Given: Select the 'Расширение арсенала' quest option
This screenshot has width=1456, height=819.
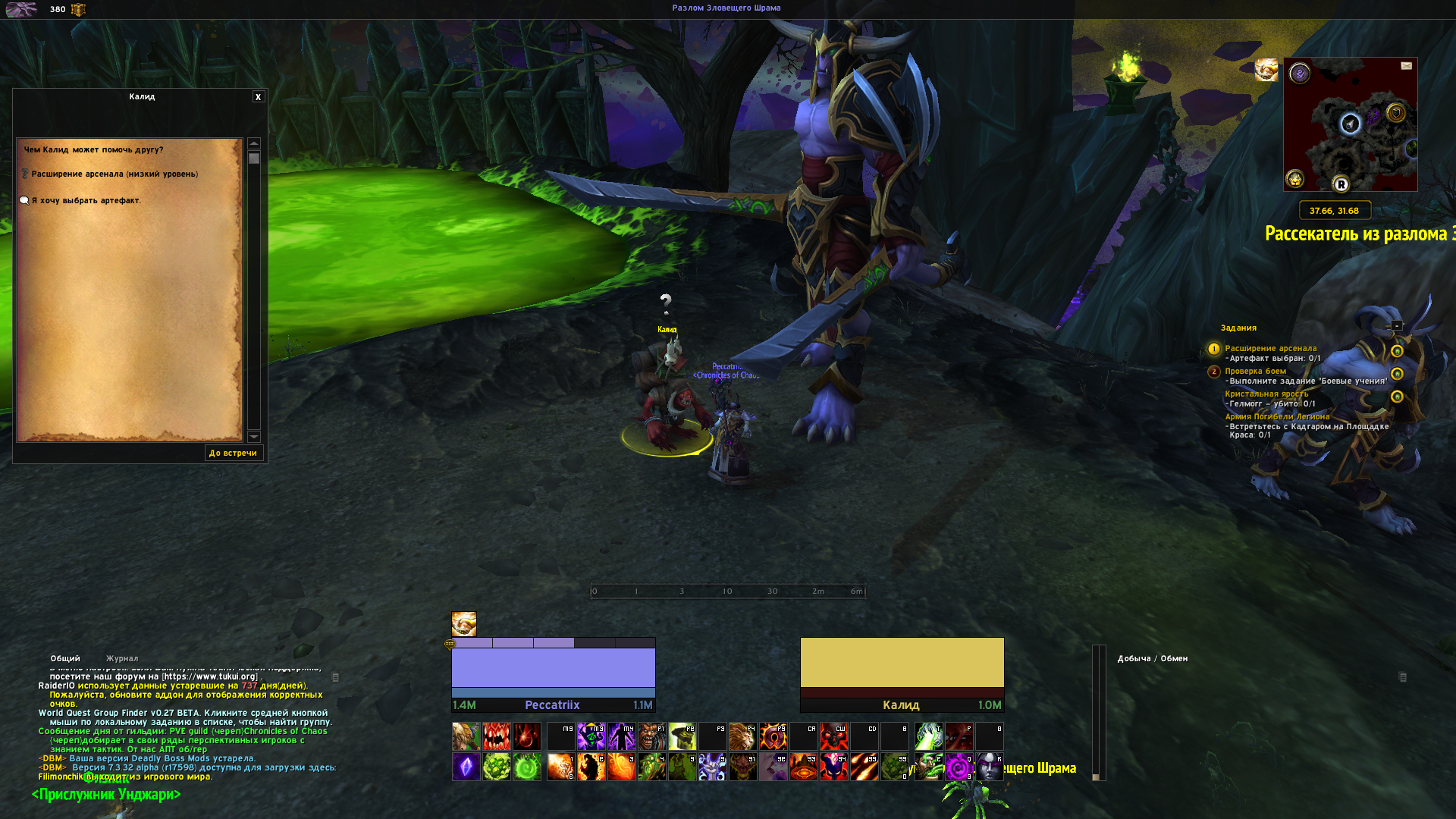Looking at the screenshot, I should click(x=114, y=174).
